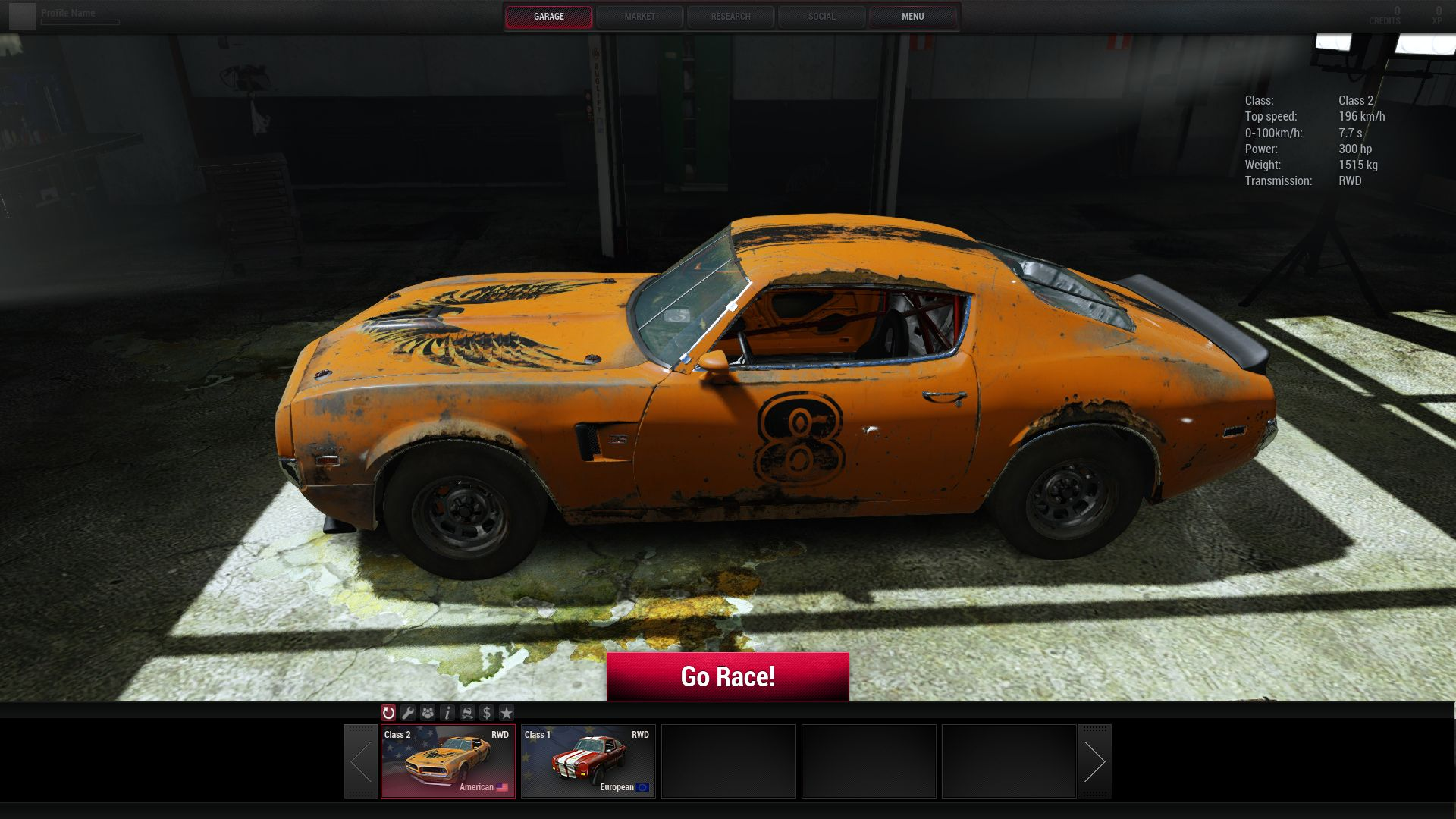Image resolution: width=1456 pixels, height=819 pixels.
Task: Open the Garage tab
Action: click(548, 17)
